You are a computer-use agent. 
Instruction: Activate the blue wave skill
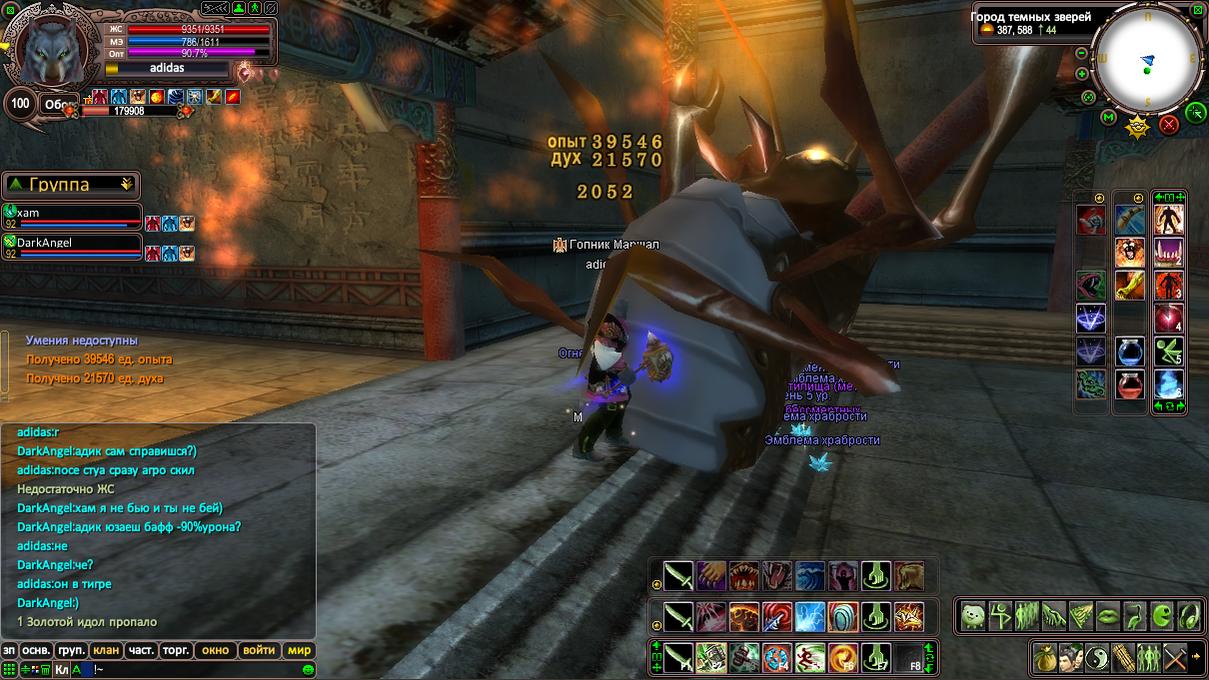click(x=810, y=577)
